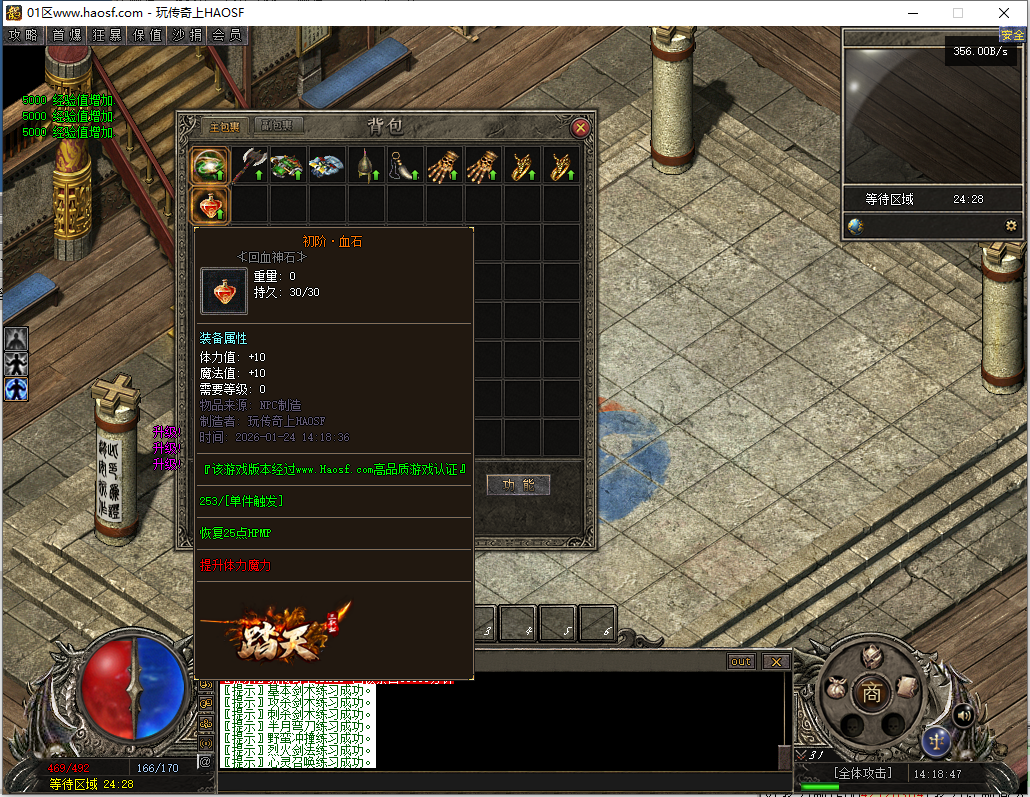The width and height of the screenshot is (1030, 797).
Task: Click the blue balance scales icon
Action: click(x=938, y=741)
